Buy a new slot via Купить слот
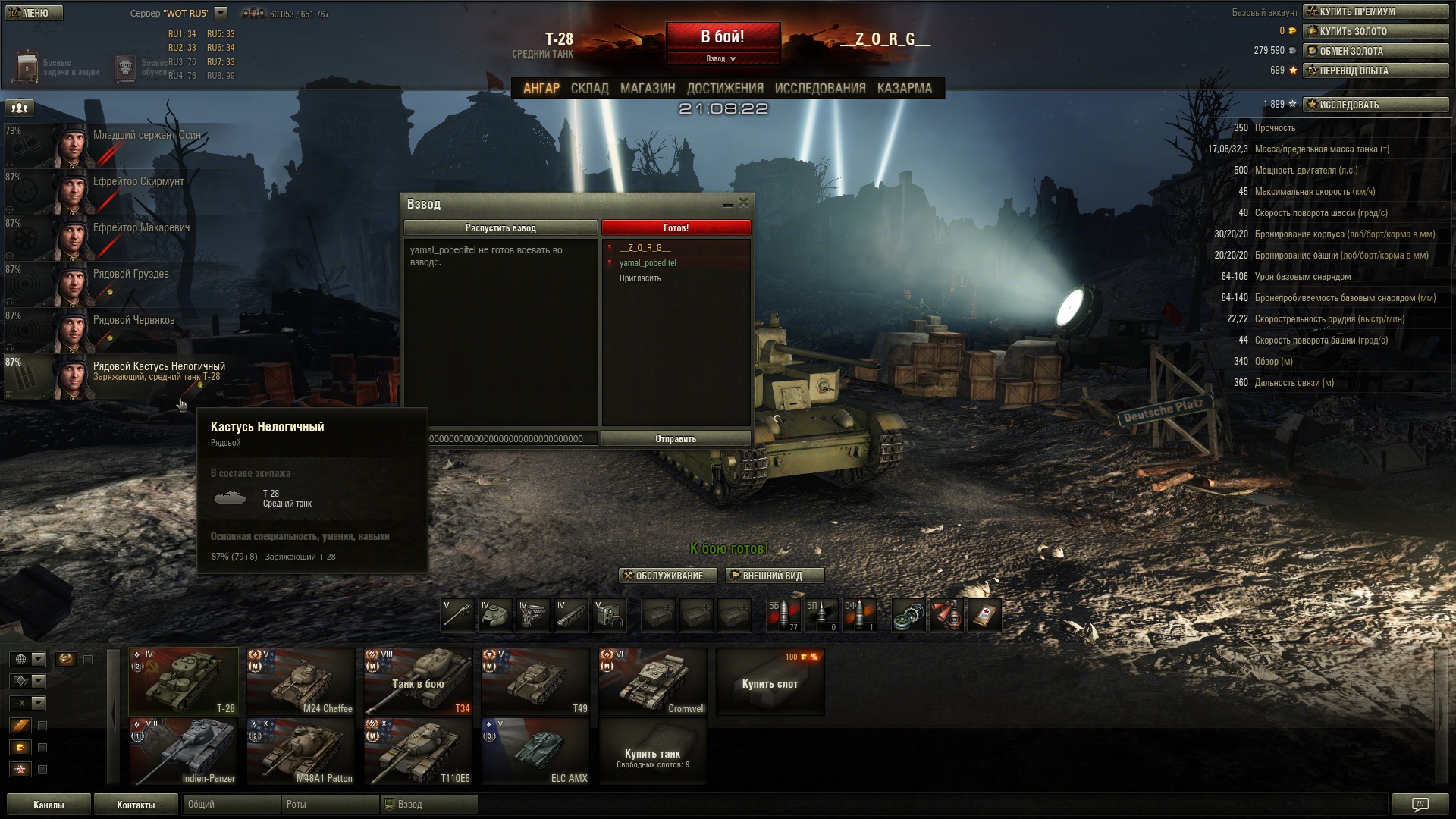1456x819 pixels. (x=770, y=682)
